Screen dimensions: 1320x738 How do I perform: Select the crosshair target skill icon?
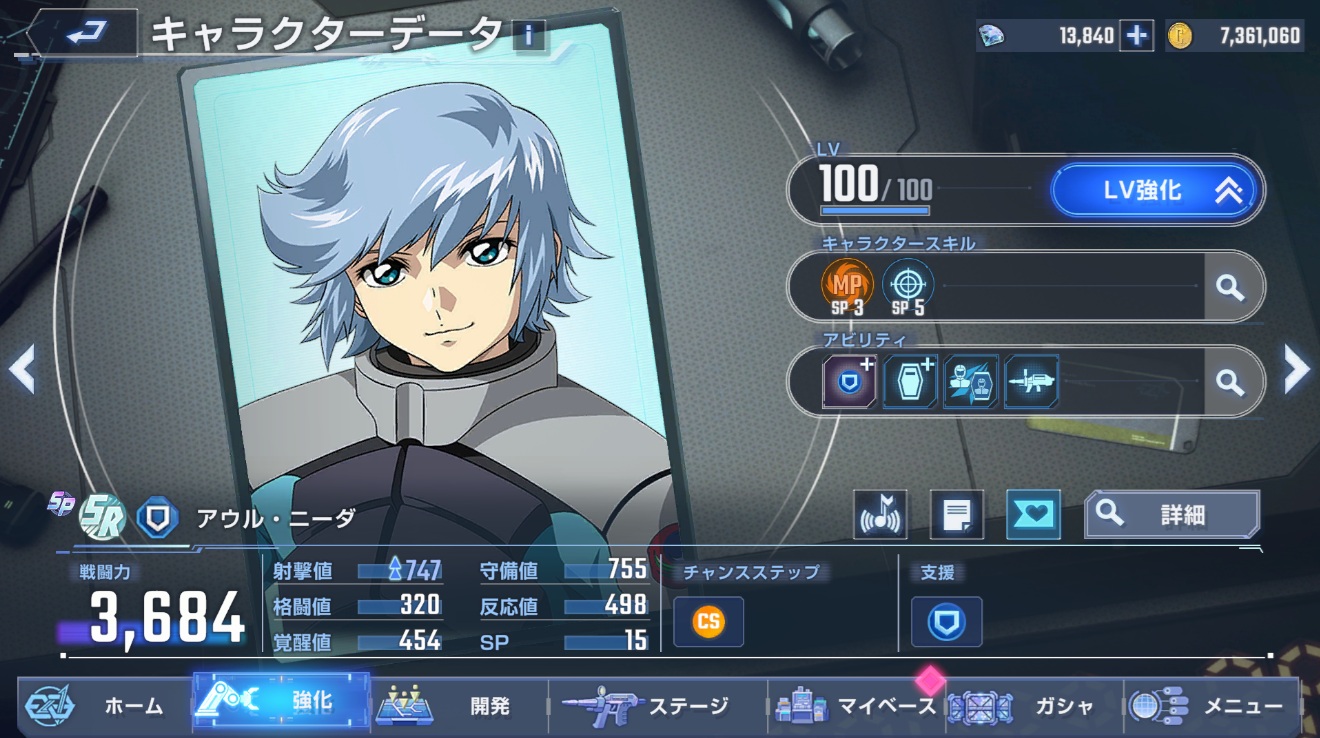[907, 284]
